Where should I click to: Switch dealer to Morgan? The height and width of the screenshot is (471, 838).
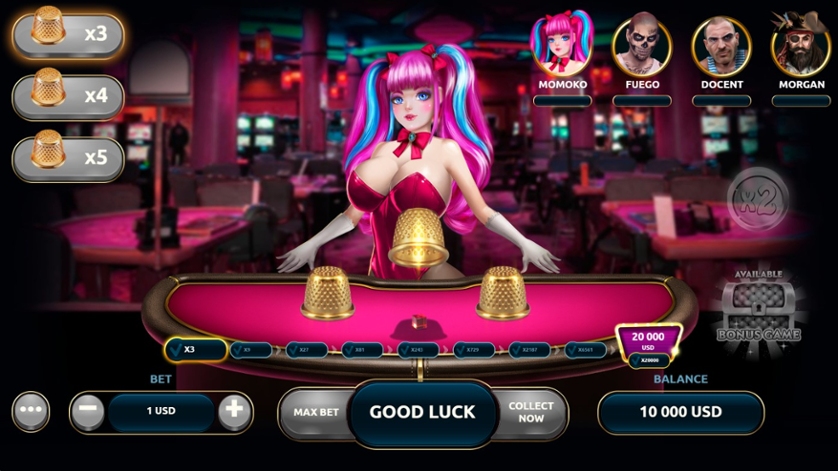pyautogui.click(x=801, y=45)
